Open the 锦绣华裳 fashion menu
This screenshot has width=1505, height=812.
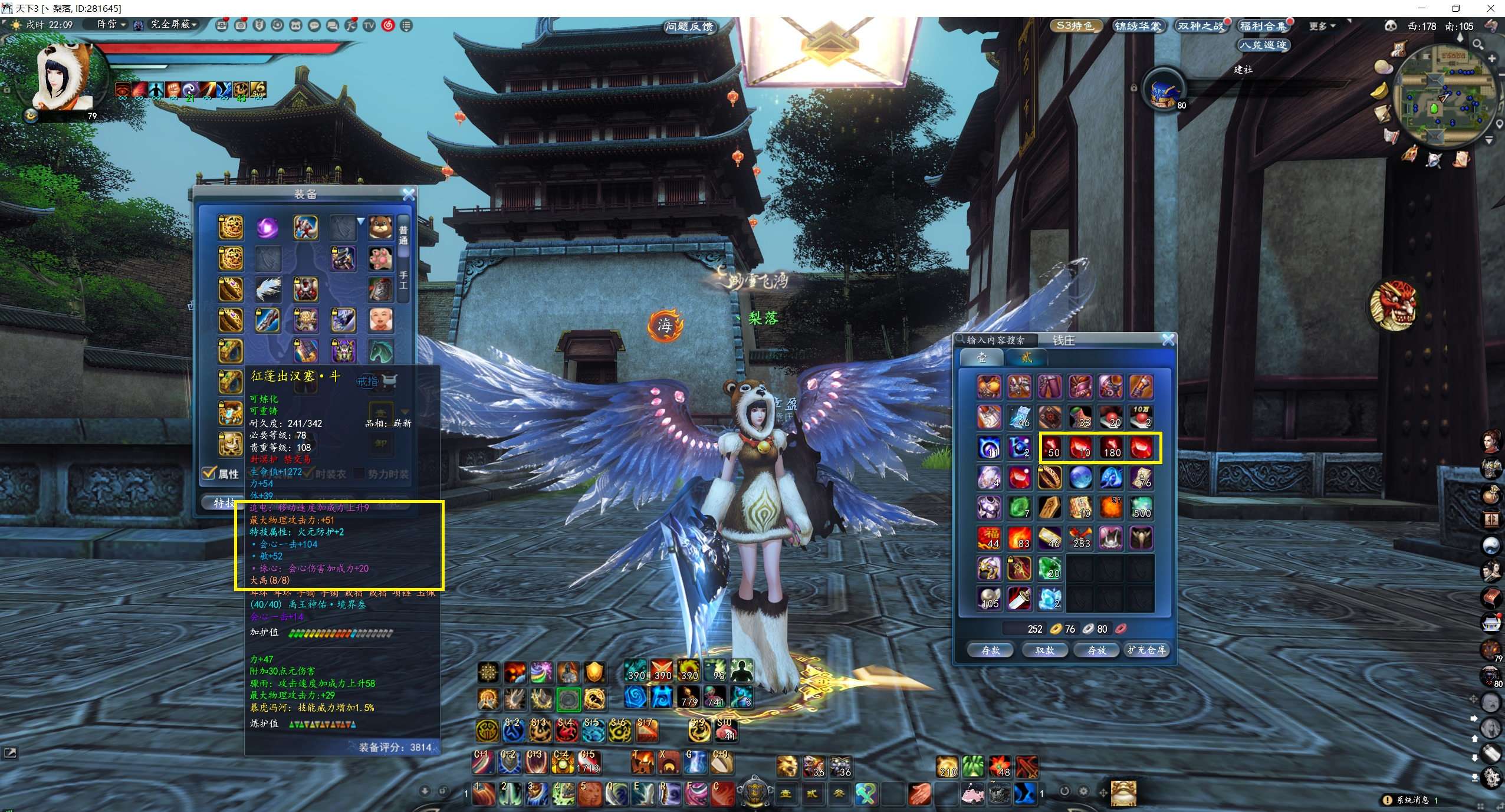pyautogui.click(x=1138, y=26)
